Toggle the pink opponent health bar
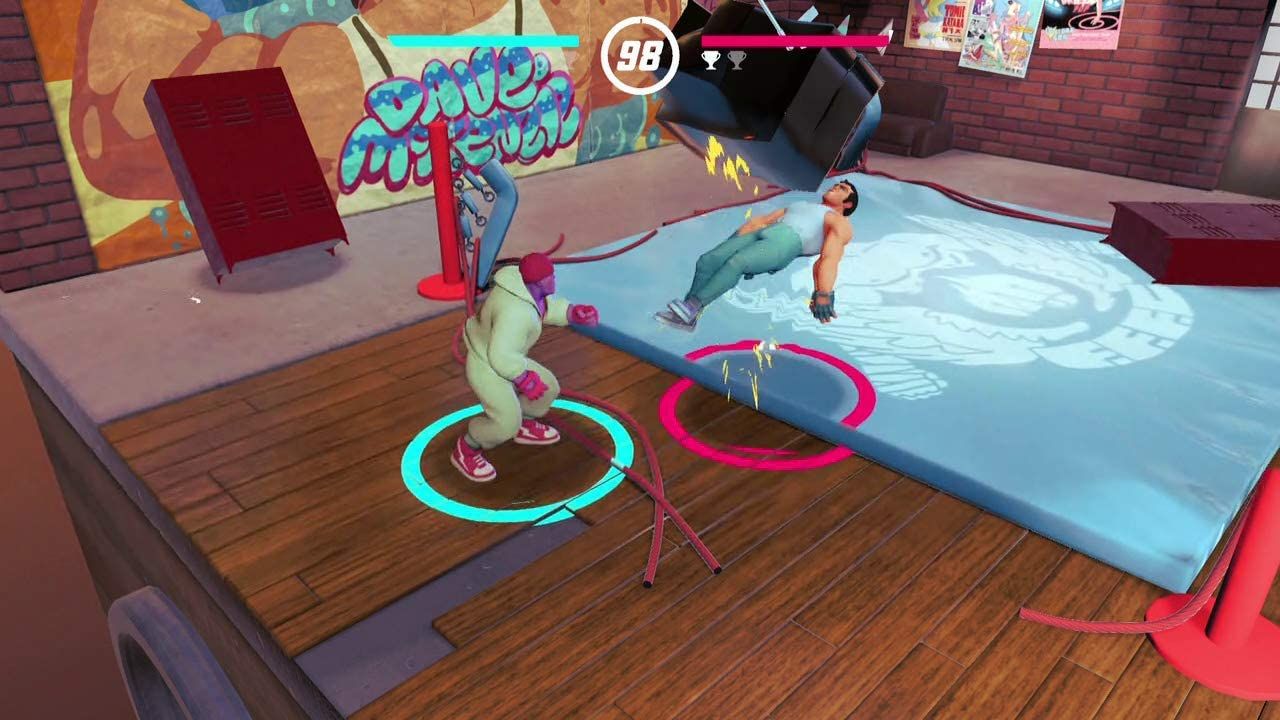Viewport: 1280px width, 720px height. point(800,40)
